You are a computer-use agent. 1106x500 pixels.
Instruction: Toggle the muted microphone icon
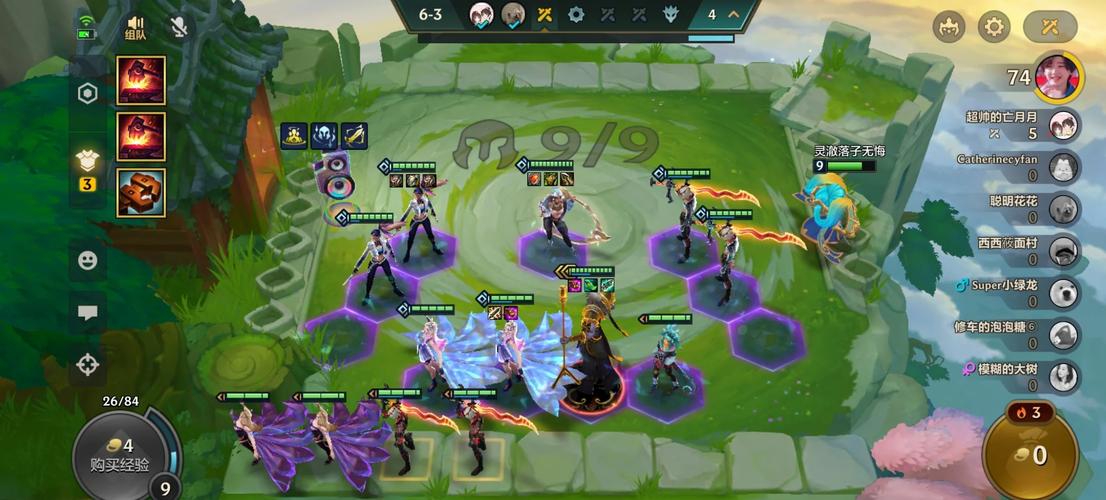pyautogui.click(x=179, y=27)
